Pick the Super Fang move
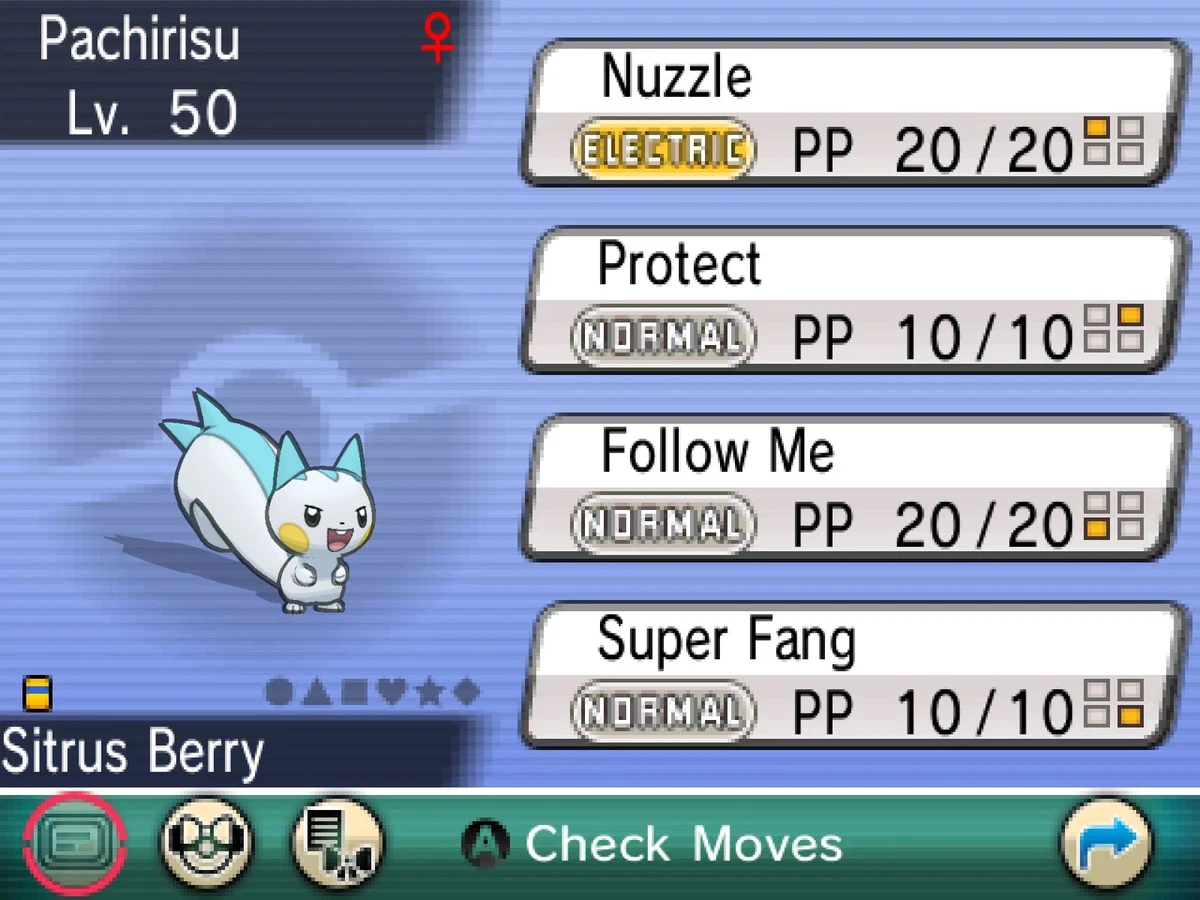 pyautogui.click(x=850, y=675)
